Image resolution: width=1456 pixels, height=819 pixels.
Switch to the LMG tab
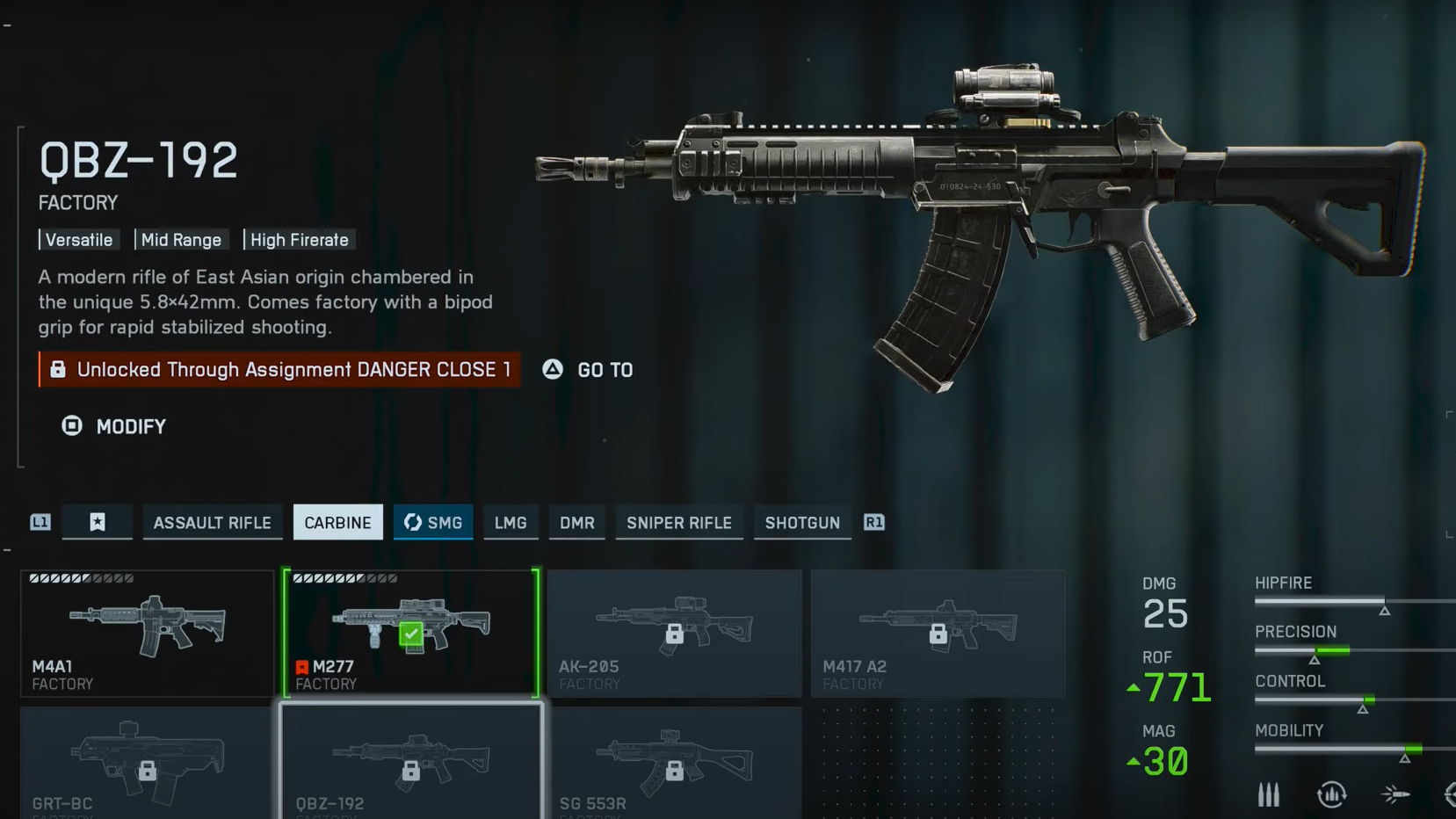click(511, 523)
